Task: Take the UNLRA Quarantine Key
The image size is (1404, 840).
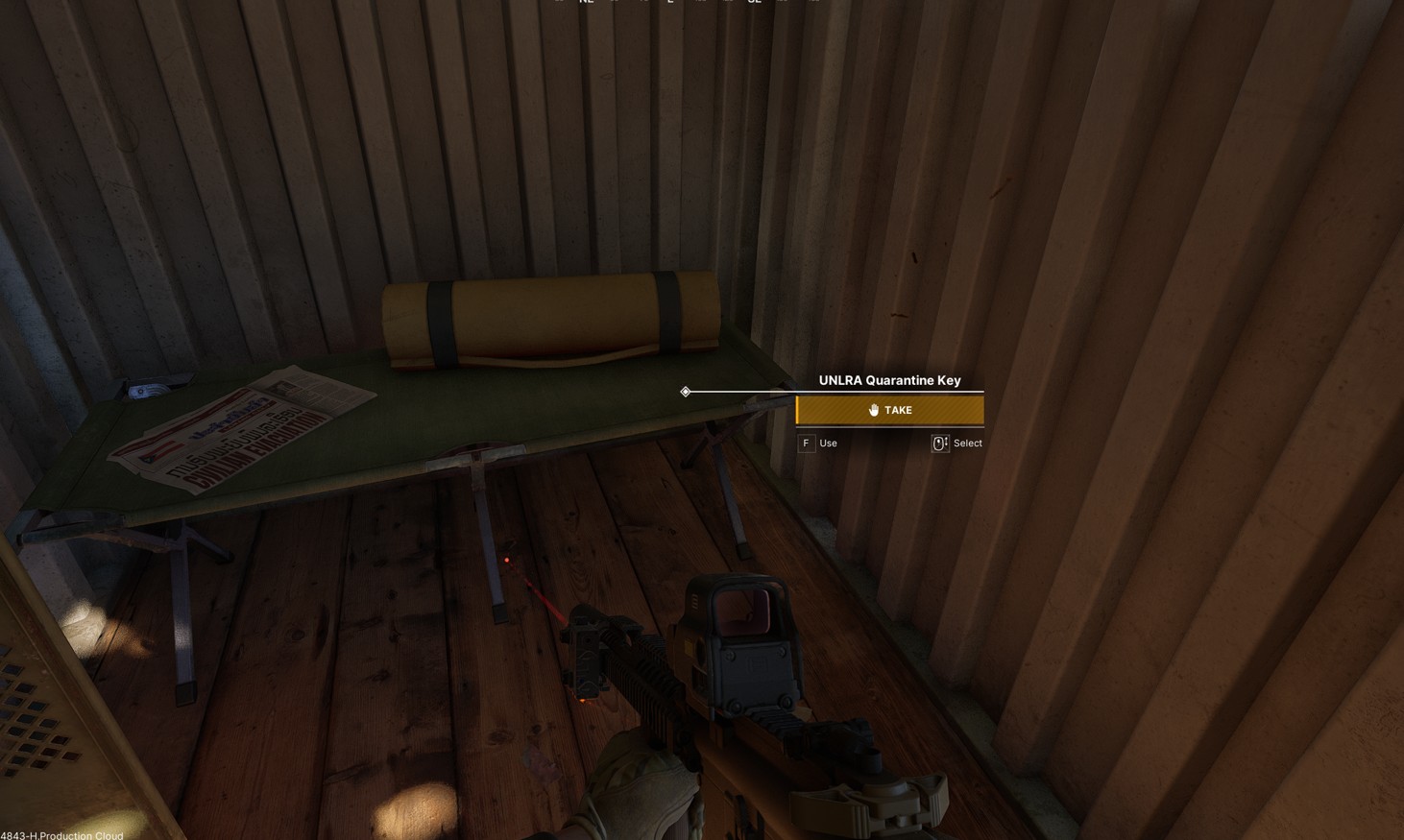Action: (x=889, y=410)
